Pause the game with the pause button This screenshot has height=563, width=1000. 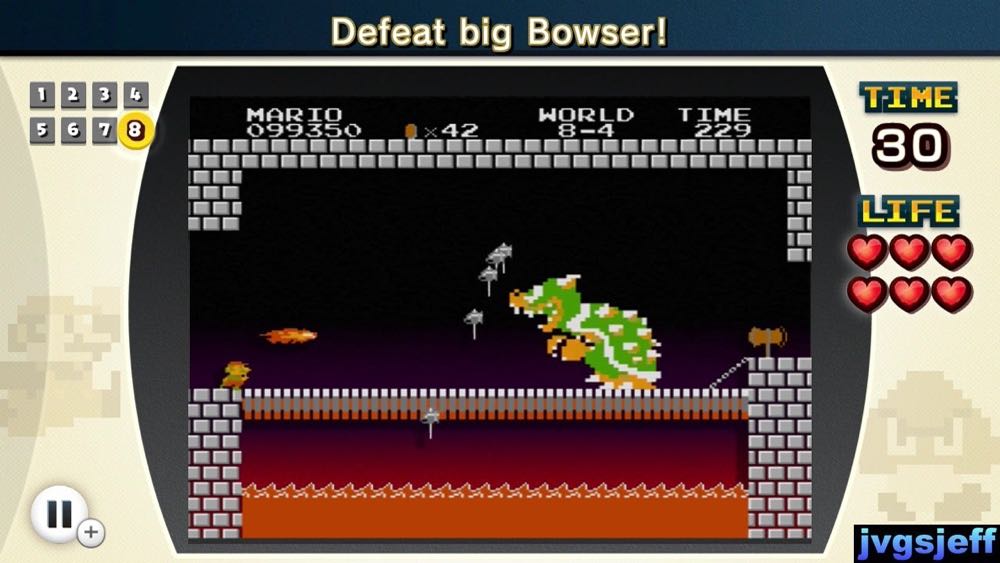pyautogui.click(x=60, y=514)
